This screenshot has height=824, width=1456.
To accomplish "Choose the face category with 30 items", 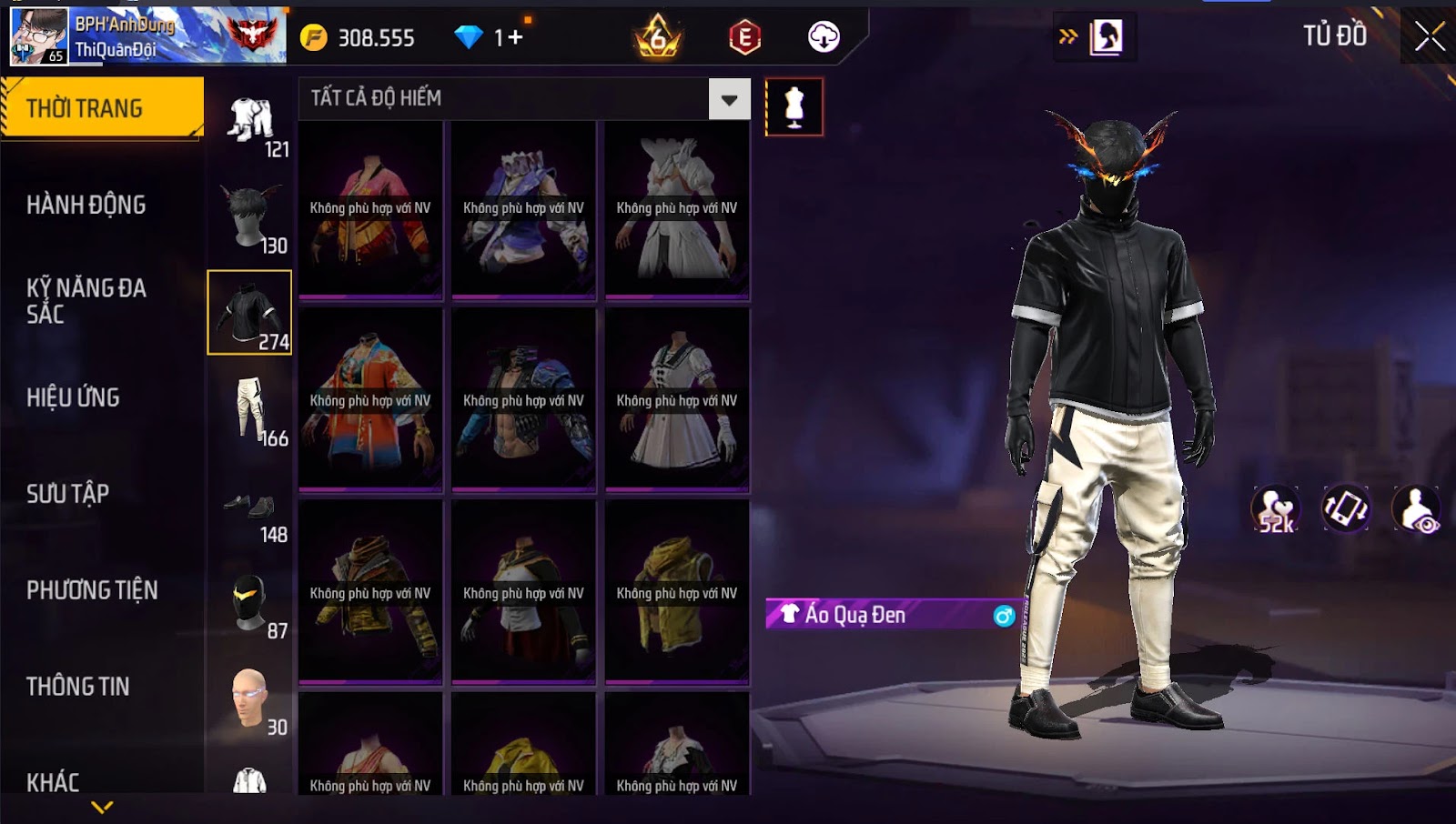I will pos(251,699).
